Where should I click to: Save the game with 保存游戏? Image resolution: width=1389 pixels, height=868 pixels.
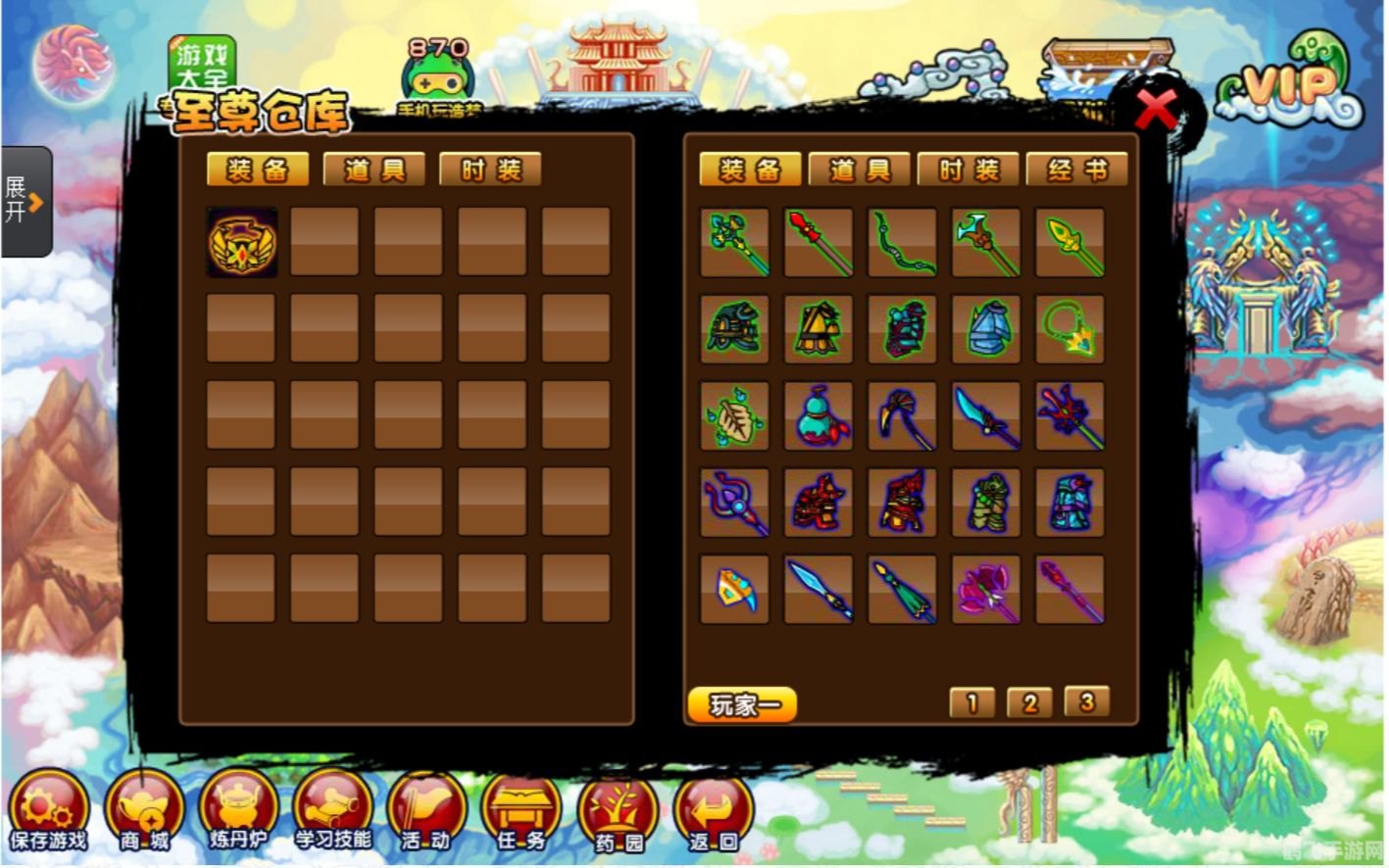pyautogui.click(x=48, y=814)
